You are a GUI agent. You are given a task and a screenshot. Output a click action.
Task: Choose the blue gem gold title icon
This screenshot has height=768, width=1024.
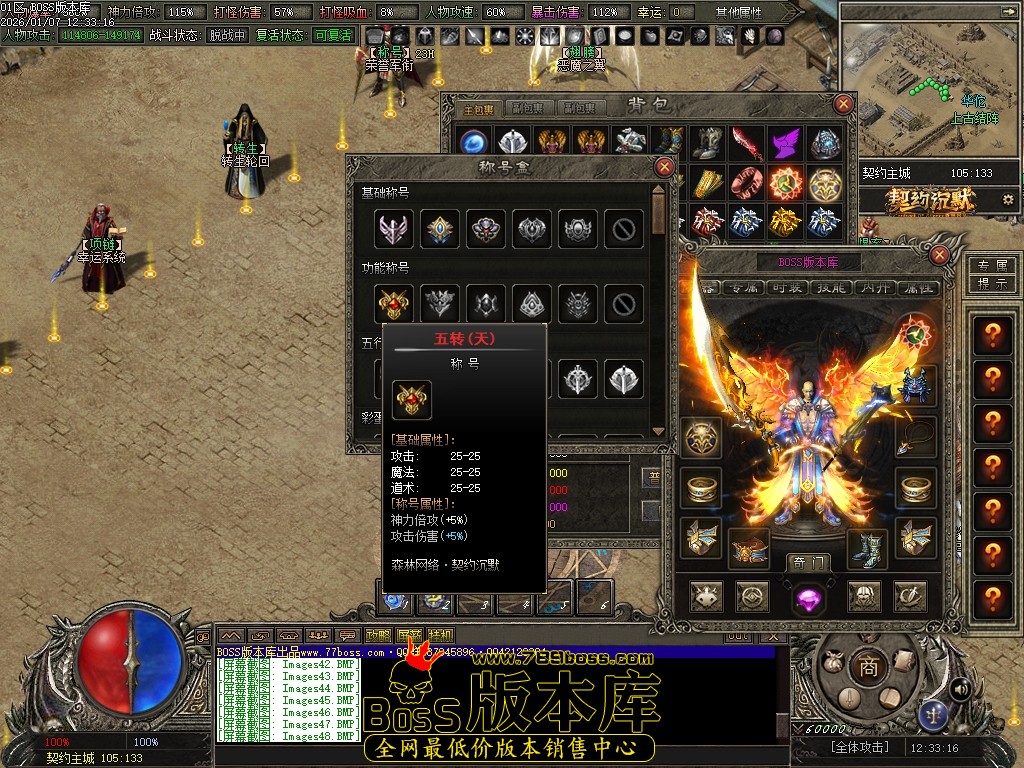pos(440,229)
